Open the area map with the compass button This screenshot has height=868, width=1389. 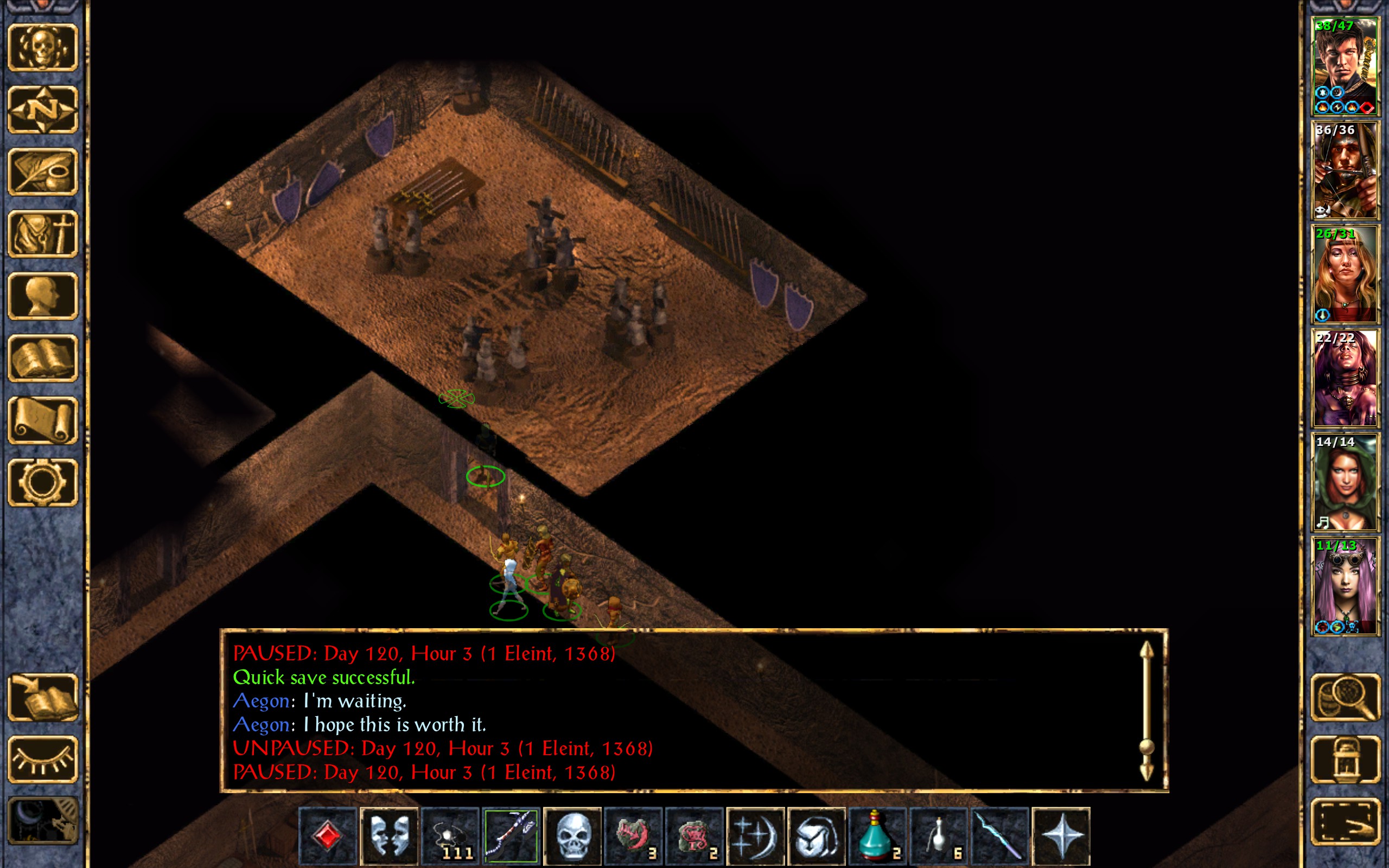click(43, 109)
